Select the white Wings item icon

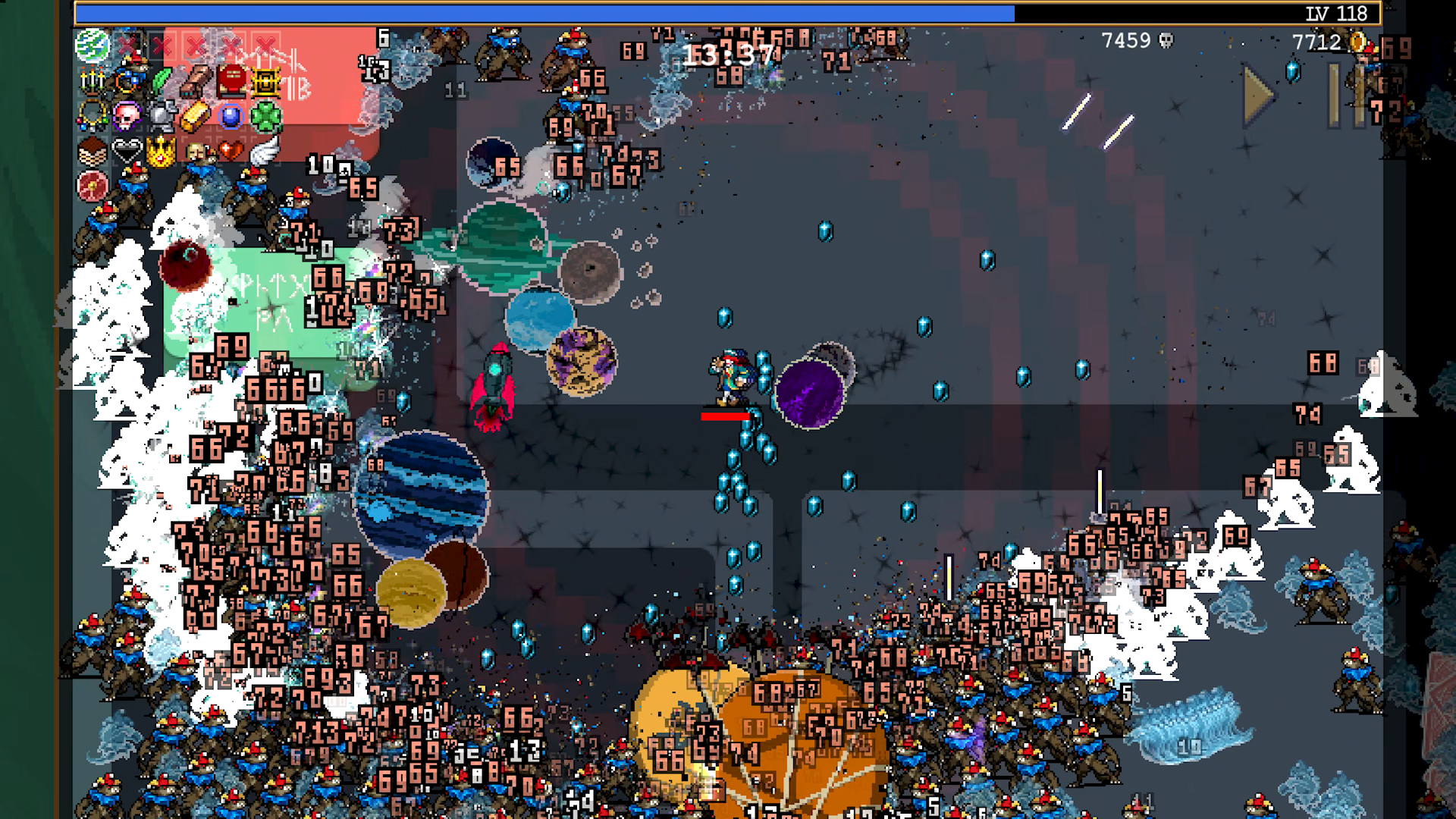click(262, 151)
